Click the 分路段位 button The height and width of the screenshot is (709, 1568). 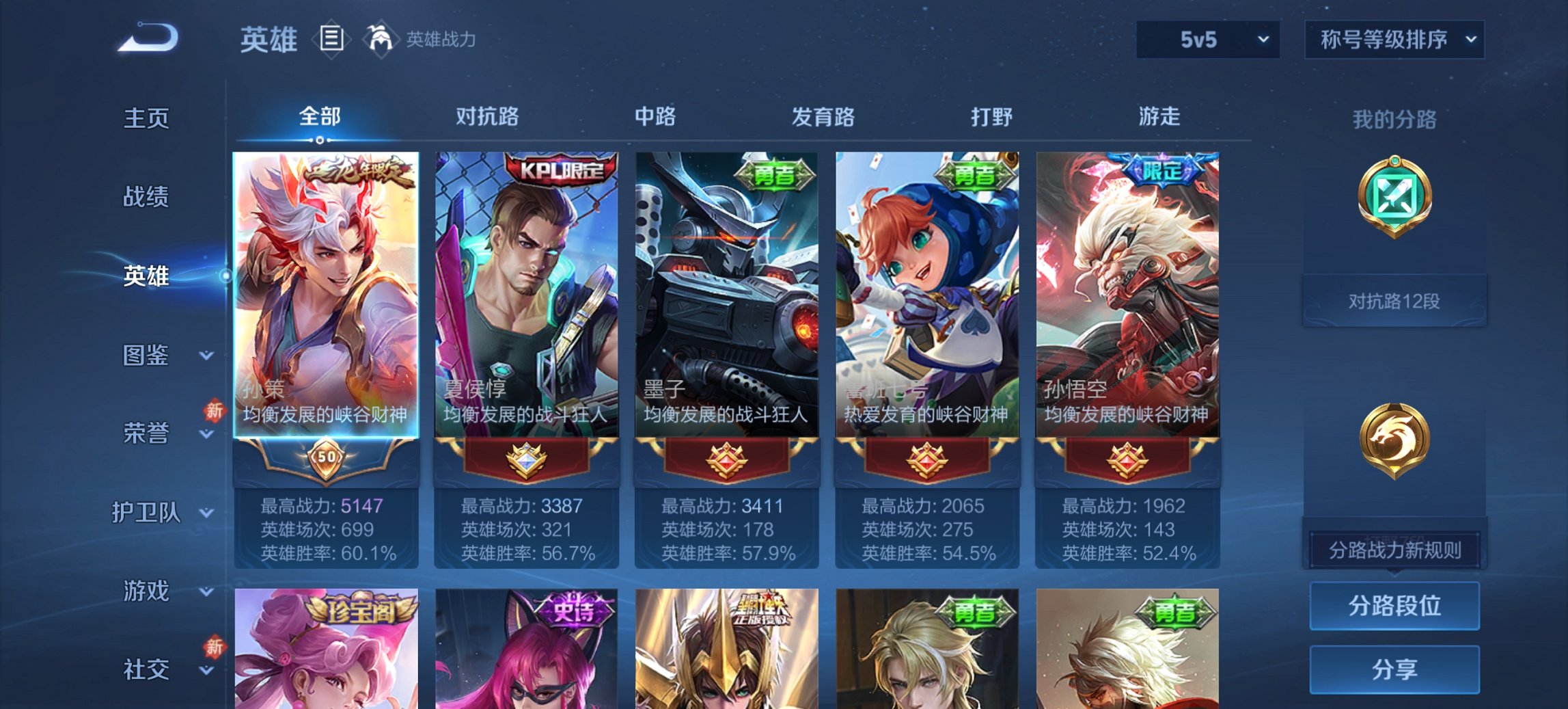pyautogui.click(x=1394, y=606)
